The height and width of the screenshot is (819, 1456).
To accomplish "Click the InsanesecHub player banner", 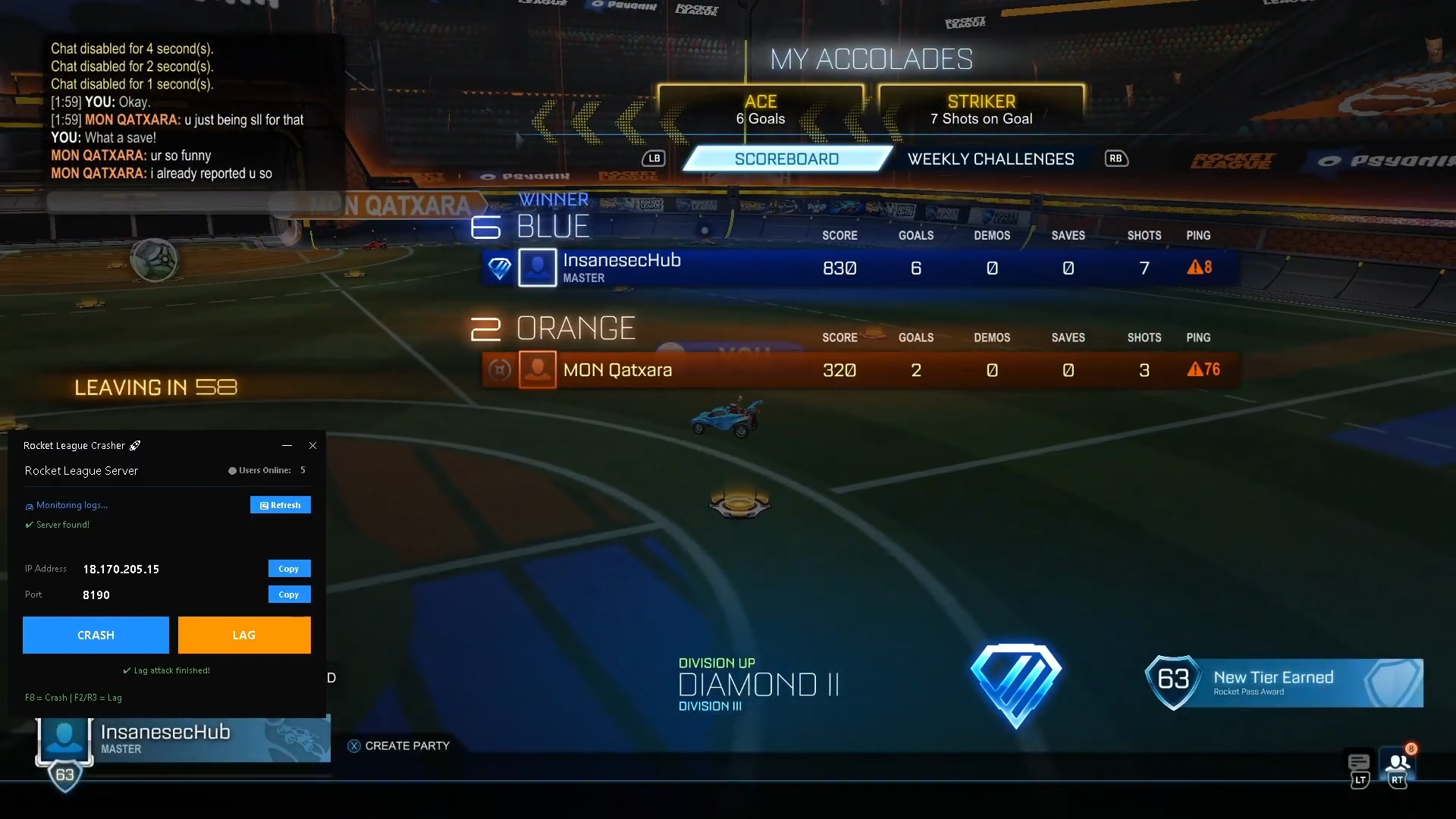I will (182, 739).
